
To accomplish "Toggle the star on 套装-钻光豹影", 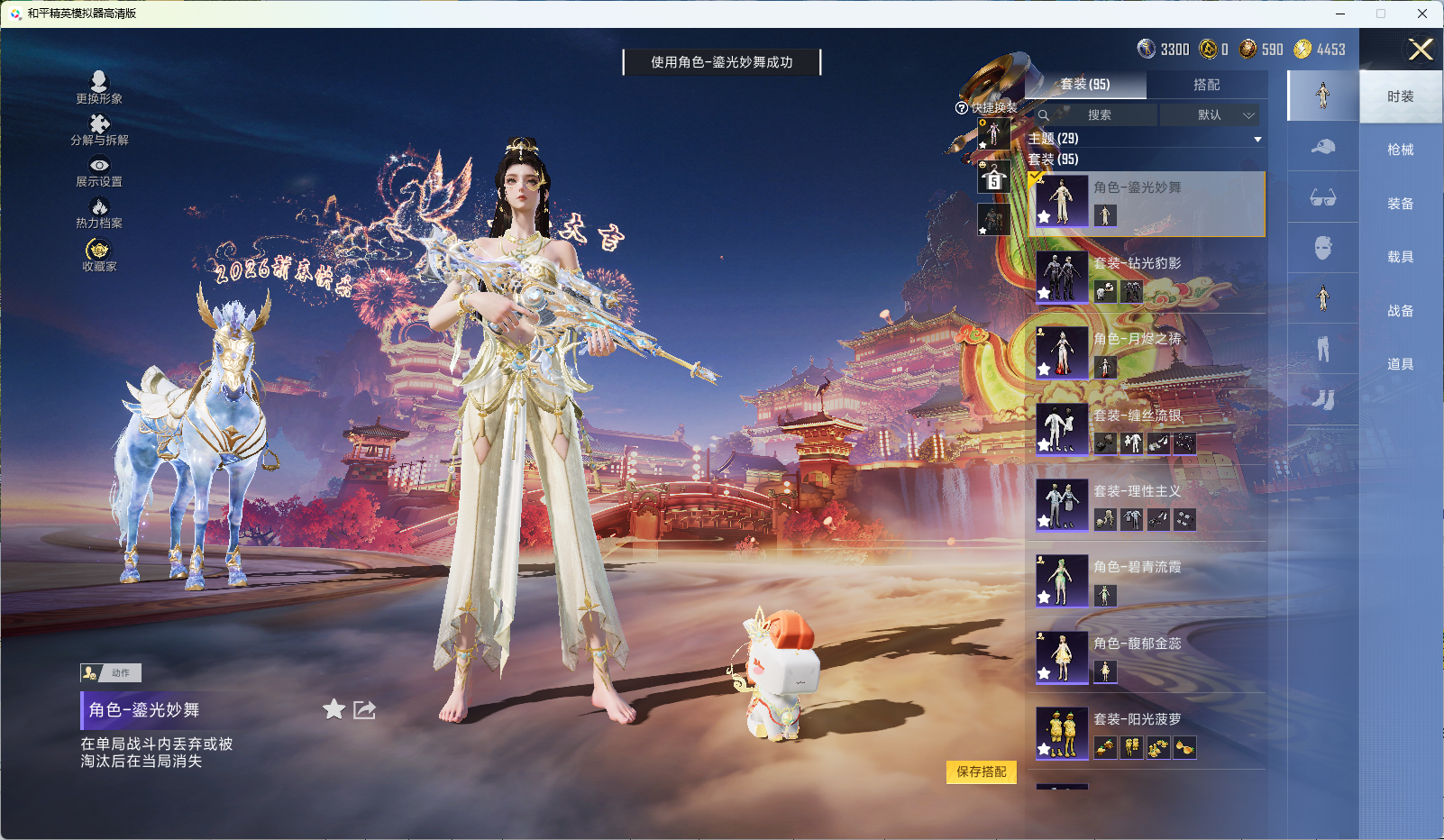I will [x=1045, y=292].
